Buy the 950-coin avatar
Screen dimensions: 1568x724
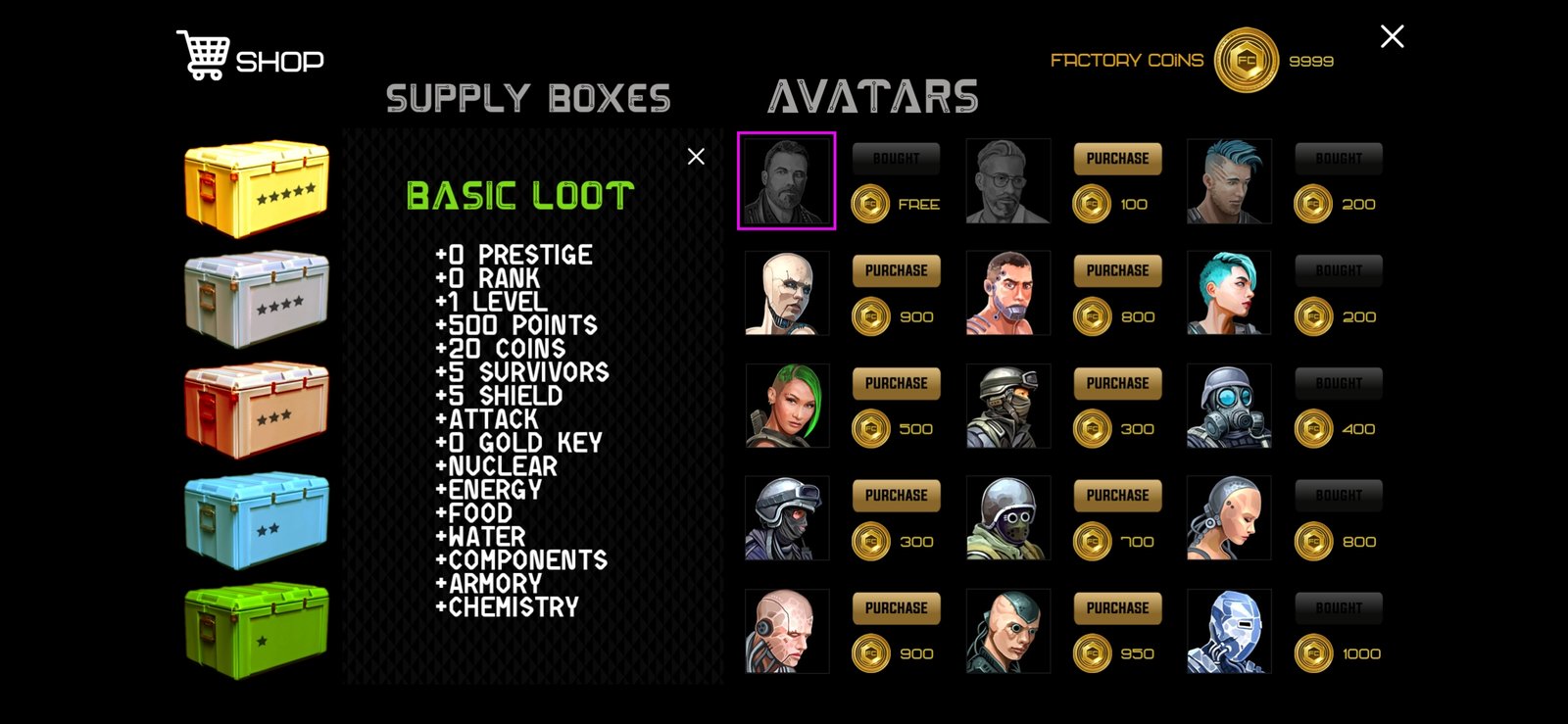1117,608
